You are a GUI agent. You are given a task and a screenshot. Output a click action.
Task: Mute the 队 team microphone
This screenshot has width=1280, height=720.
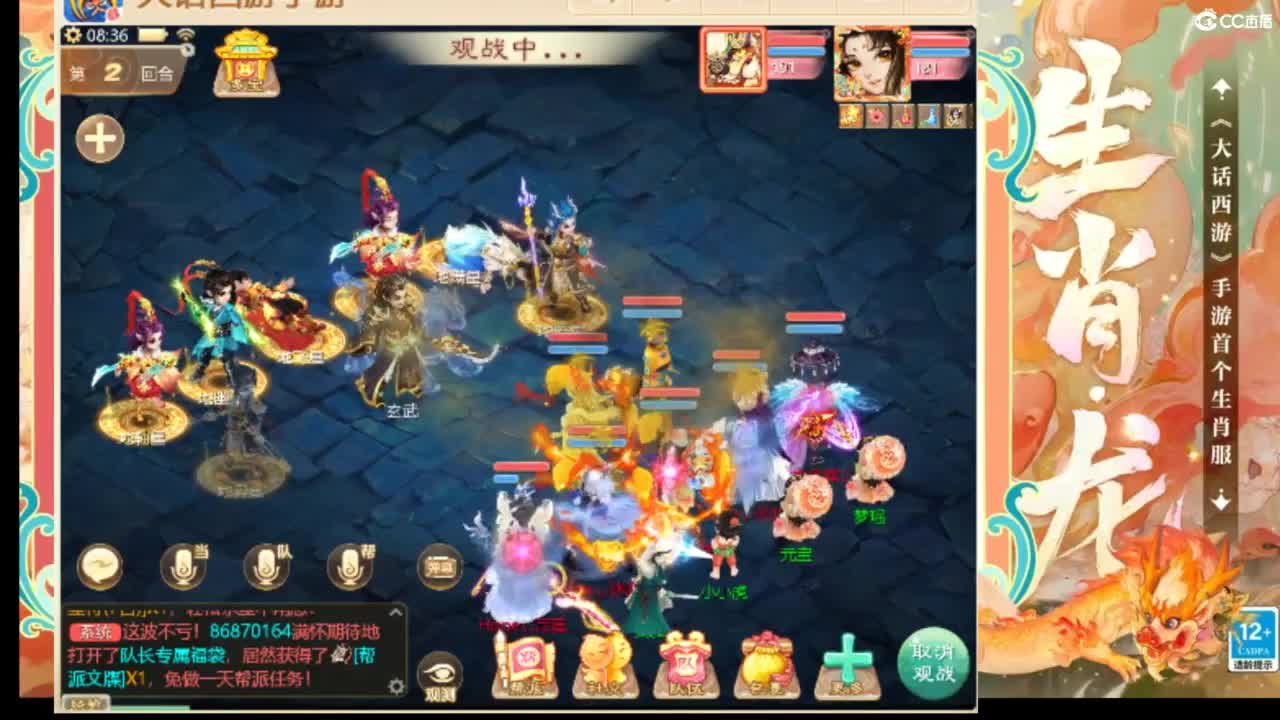coord(267,568)
